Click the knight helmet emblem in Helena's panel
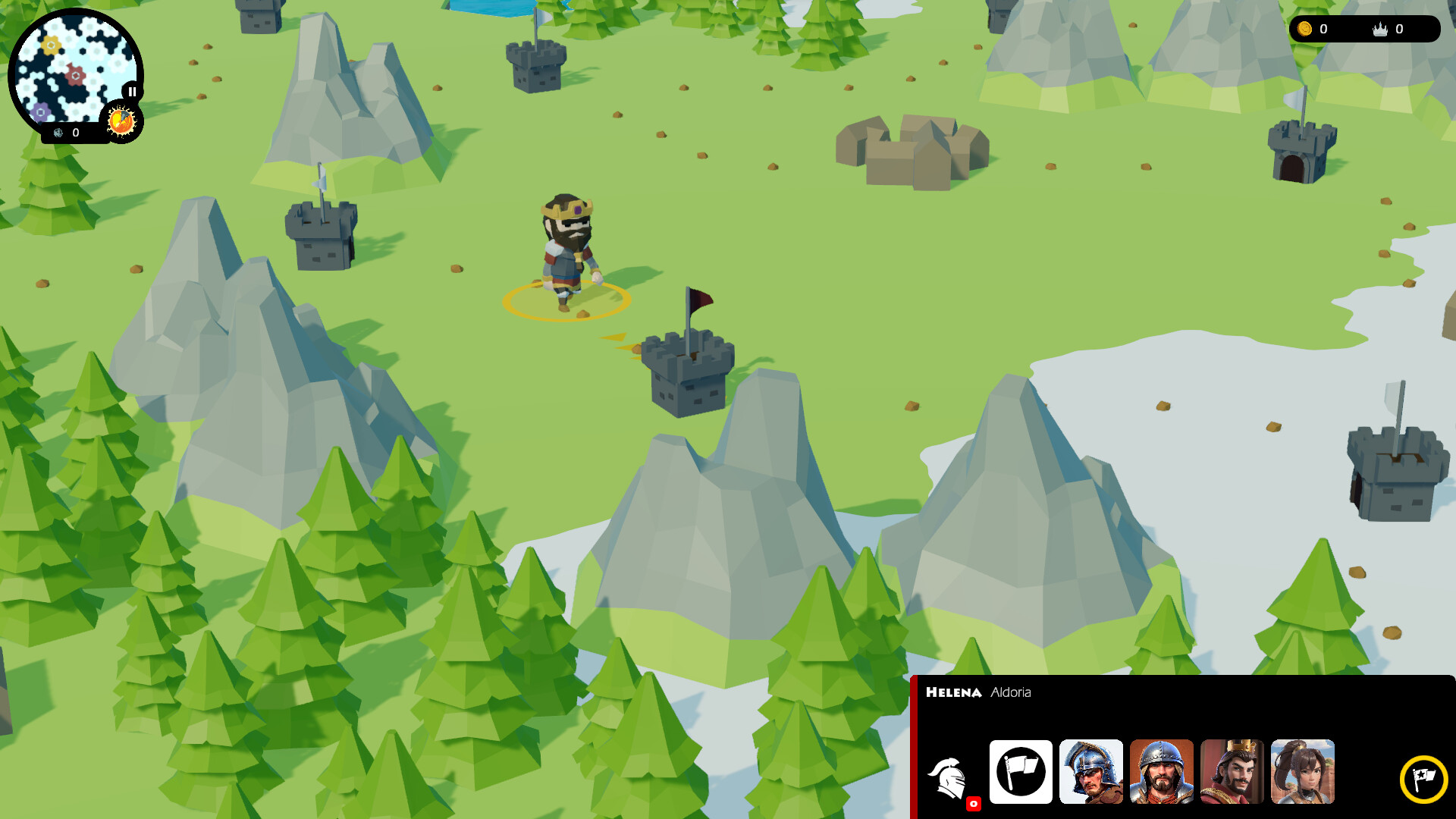Screen dimensions: 1456x819 [949, 773]
